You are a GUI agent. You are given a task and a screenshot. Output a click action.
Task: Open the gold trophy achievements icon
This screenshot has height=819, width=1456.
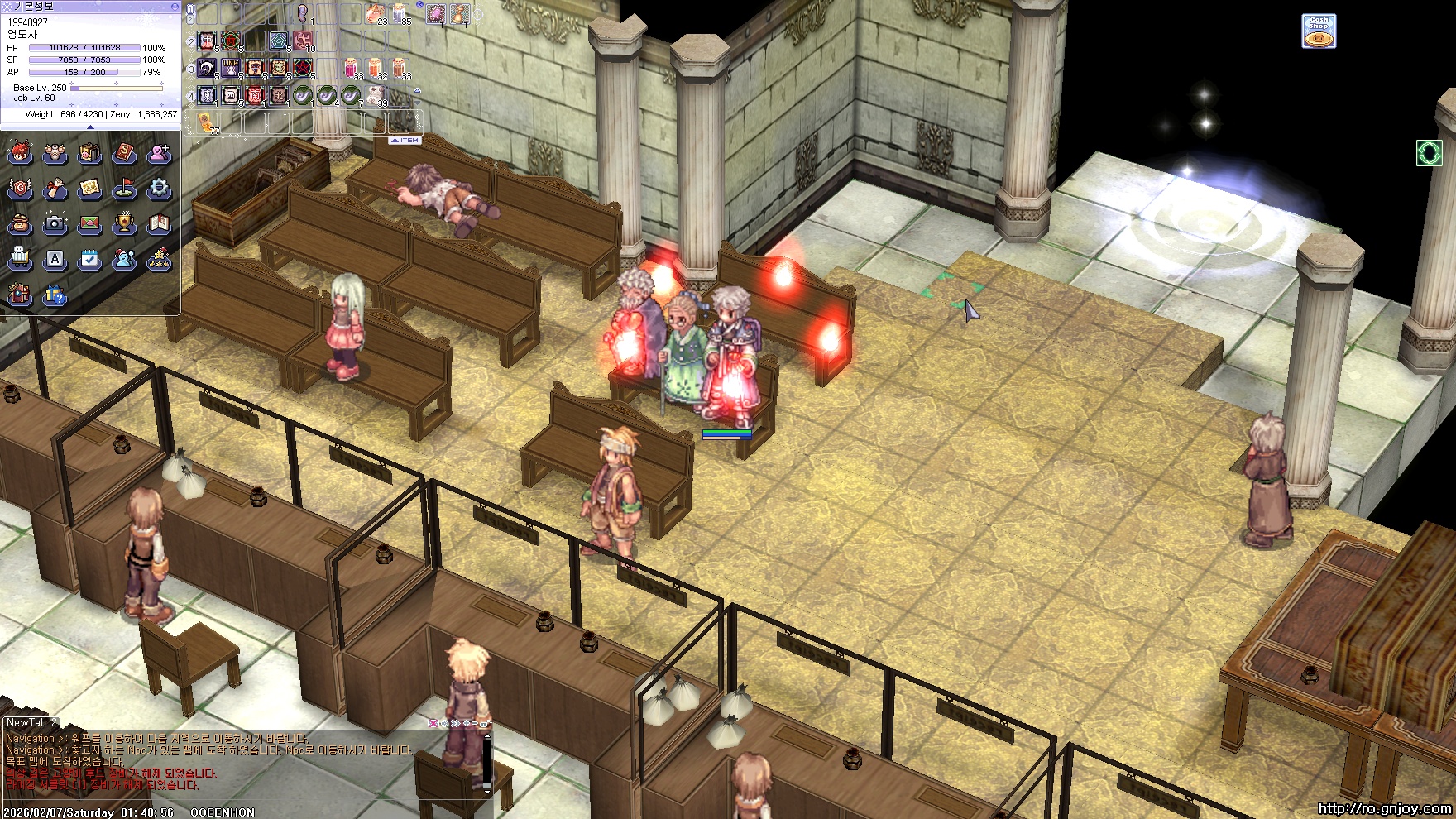point(124,223)
